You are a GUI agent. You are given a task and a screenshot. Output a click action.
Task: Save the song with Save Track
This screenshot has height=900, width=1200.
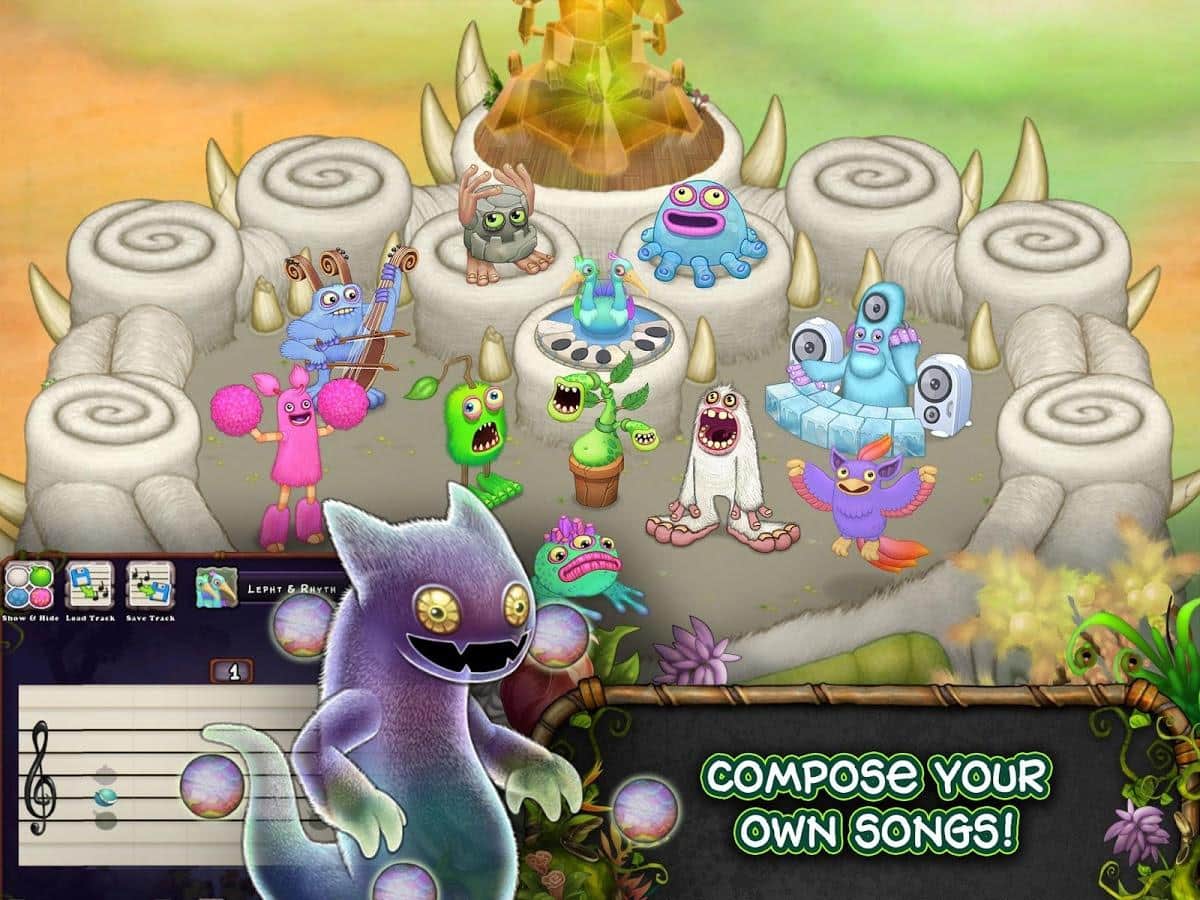150,587
